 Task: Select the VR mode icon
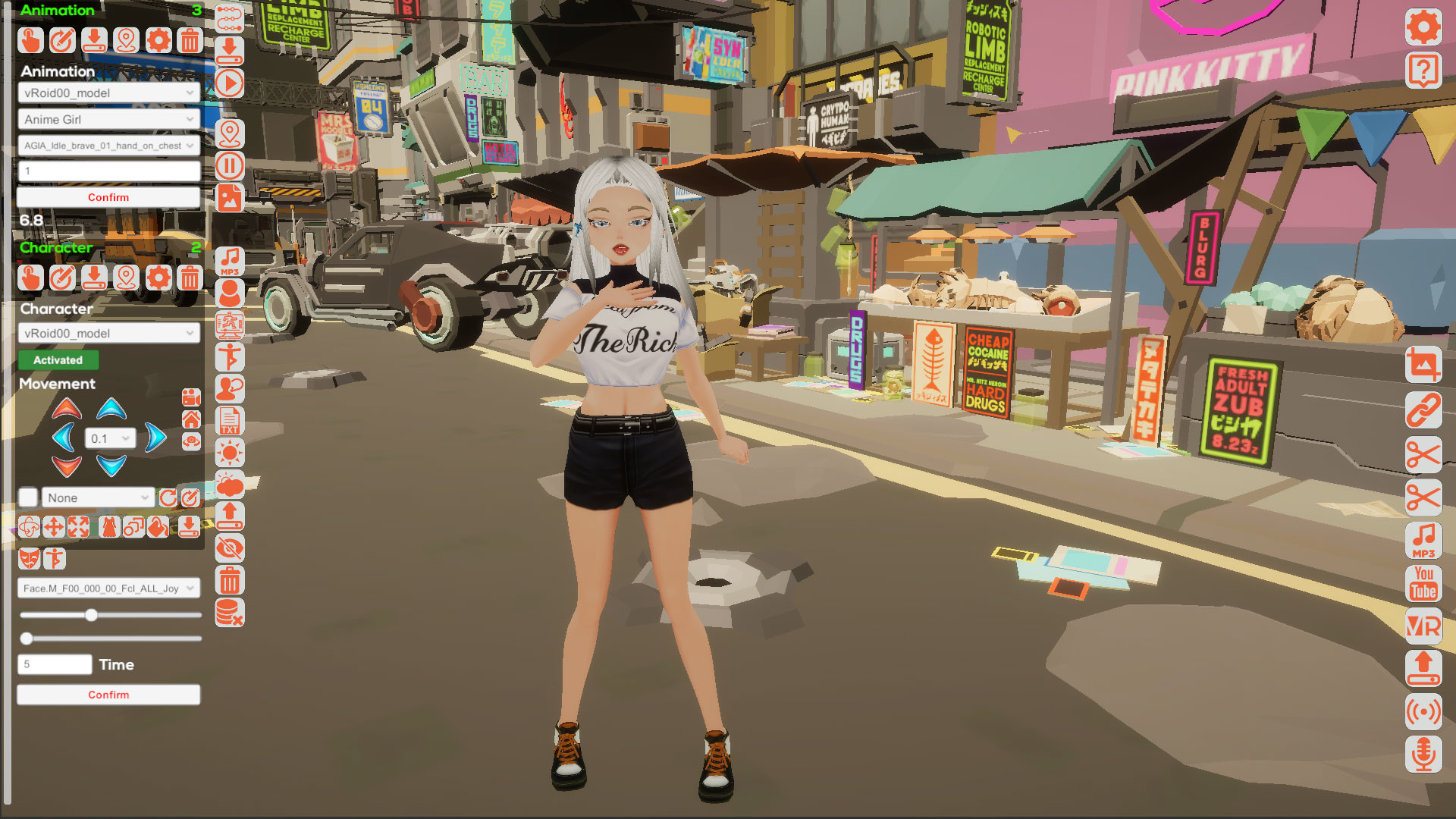click(x=1423, y=626)
